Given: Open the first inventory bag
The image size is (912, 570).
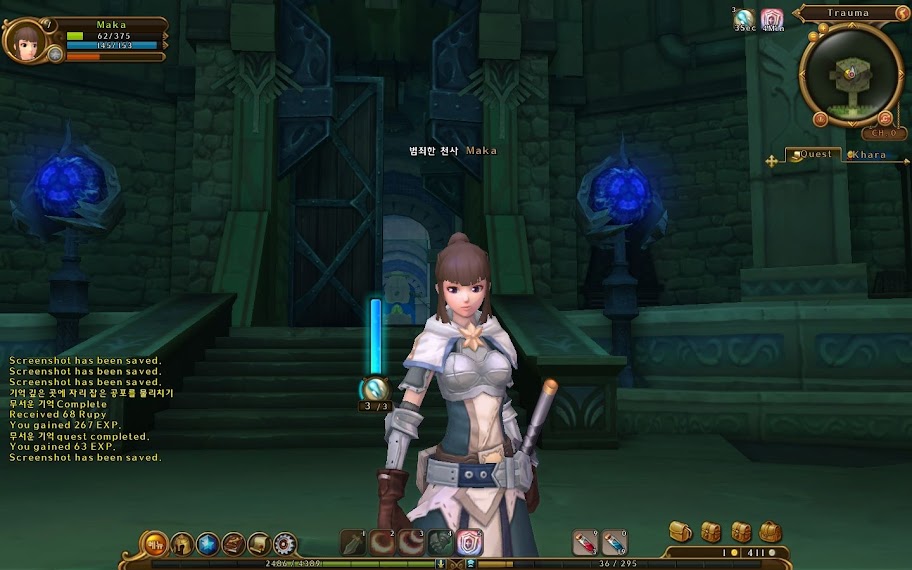Looking at the screenshot, I should 680,531.
